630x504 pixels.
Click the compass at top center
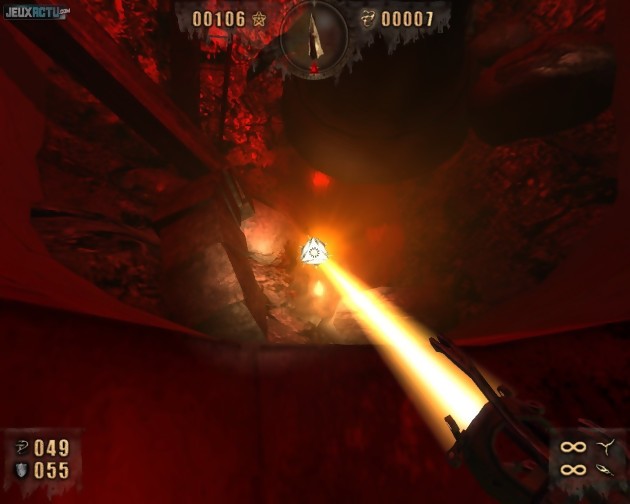[x=314, y=36]
